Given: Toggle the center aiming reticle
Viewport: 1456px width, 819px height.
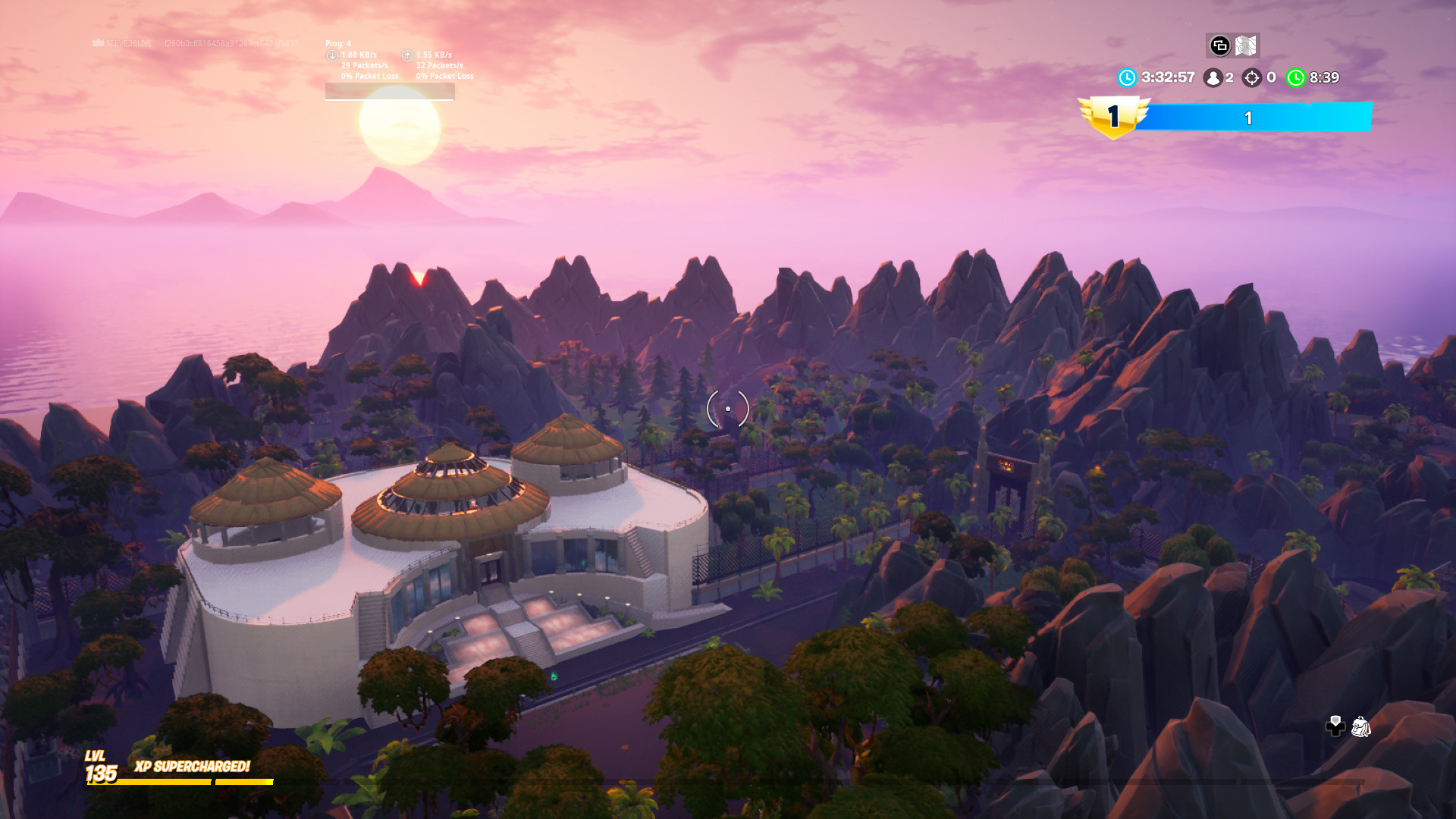Looking at the screenshot, I should pos(726,408).
